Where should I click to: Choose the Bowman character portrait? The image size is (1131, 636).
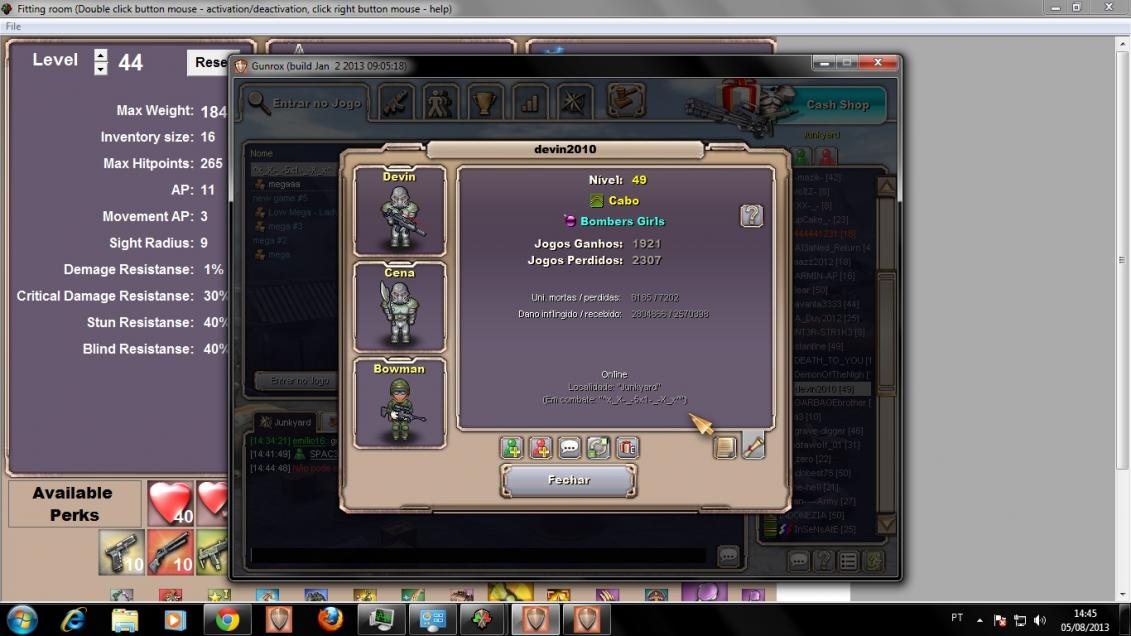tap(399, 402)
